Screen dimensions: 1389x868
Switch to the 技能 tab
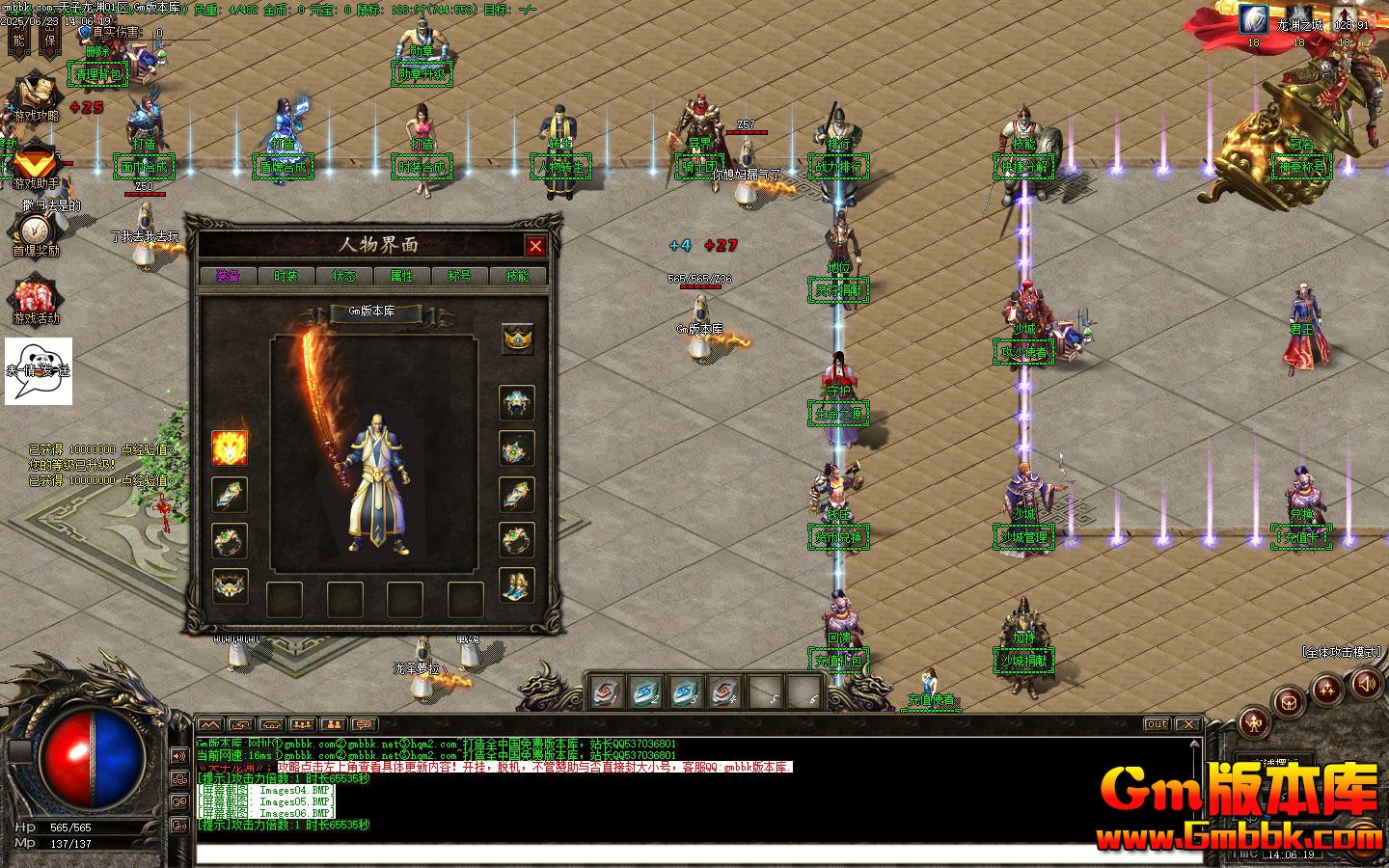(517, 276)
